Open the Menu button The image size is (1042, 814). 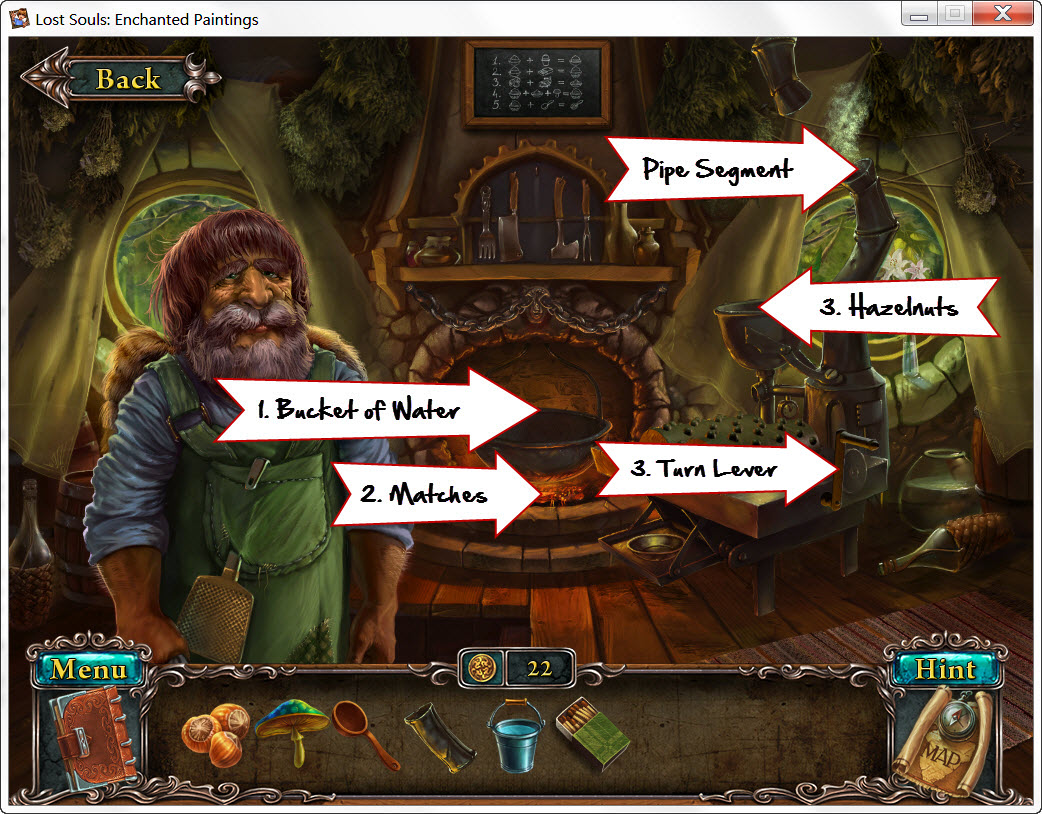[89, 669]
